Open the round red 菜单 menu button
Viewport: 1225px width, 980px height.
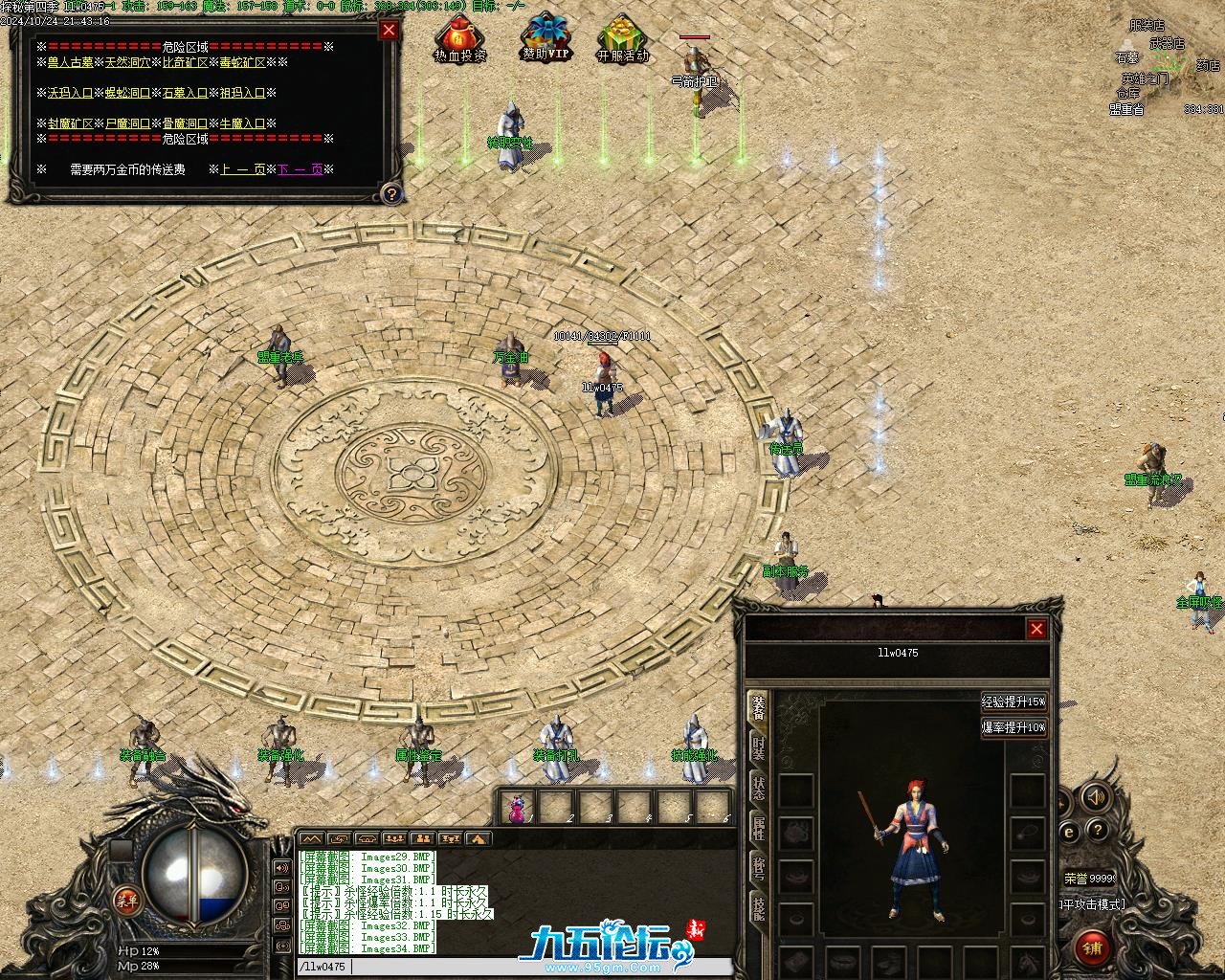126,899
